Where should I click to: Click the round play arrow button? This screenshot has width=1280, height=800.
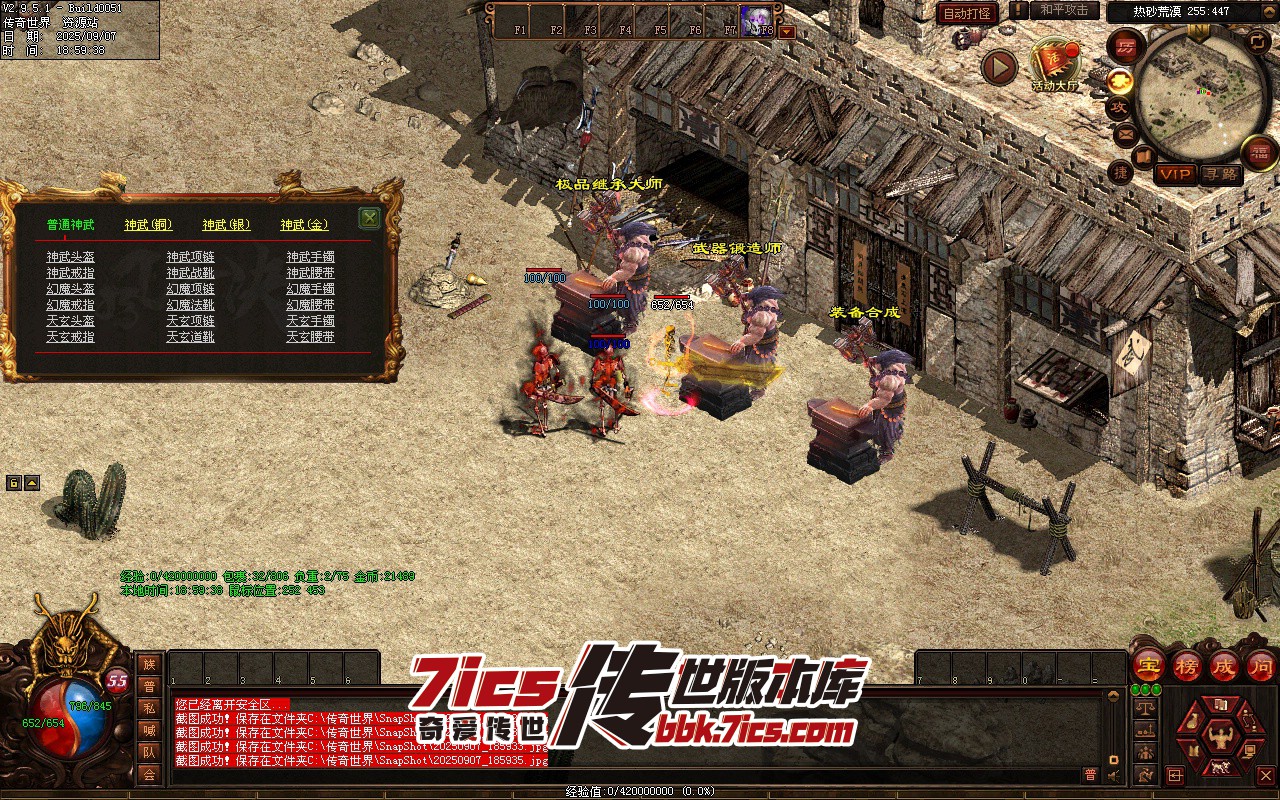(998, 67)
